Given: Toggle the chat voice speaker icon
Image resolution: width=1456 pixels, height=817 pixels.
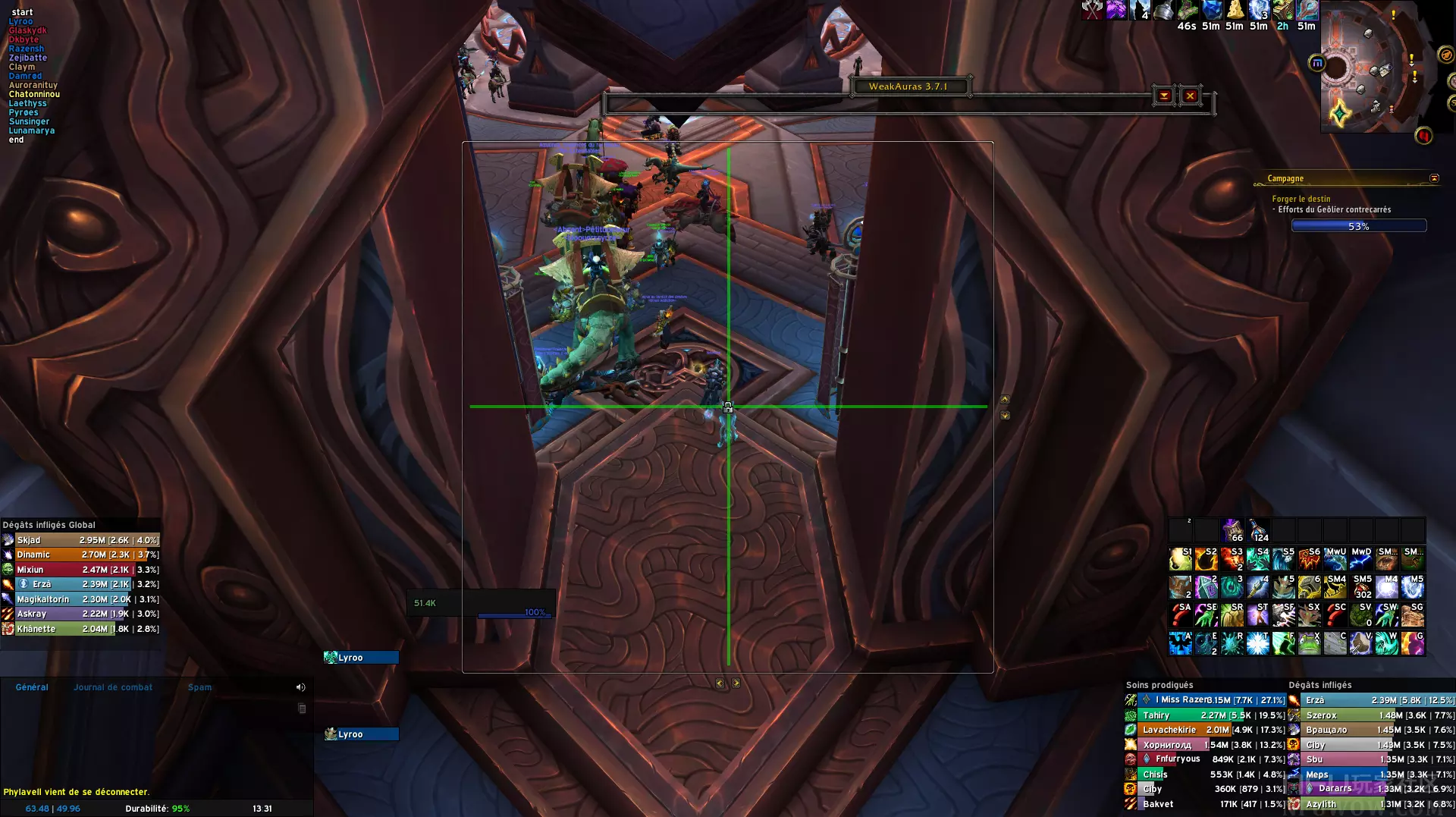Looking at the screenshot, I should point(300,687).
